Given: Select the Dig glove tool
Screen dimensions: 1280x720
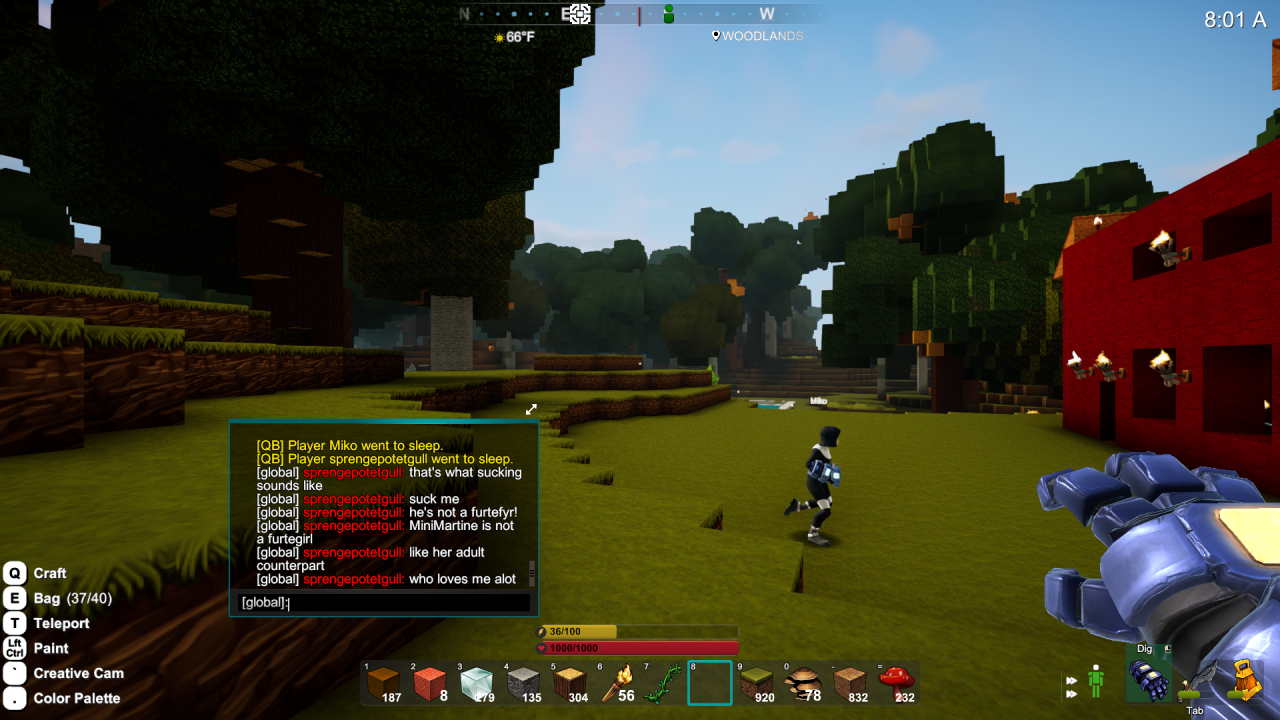Looking at the screenshot, I should click(x=1148, y=678).
